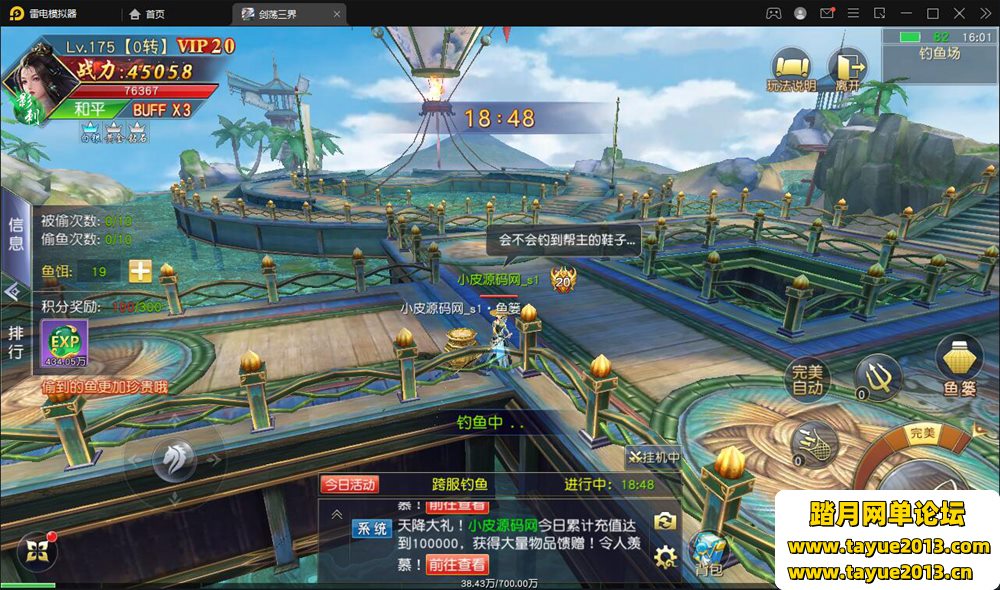Add more bait with the plus button
1000x590 pixels.
pos(140,271)
